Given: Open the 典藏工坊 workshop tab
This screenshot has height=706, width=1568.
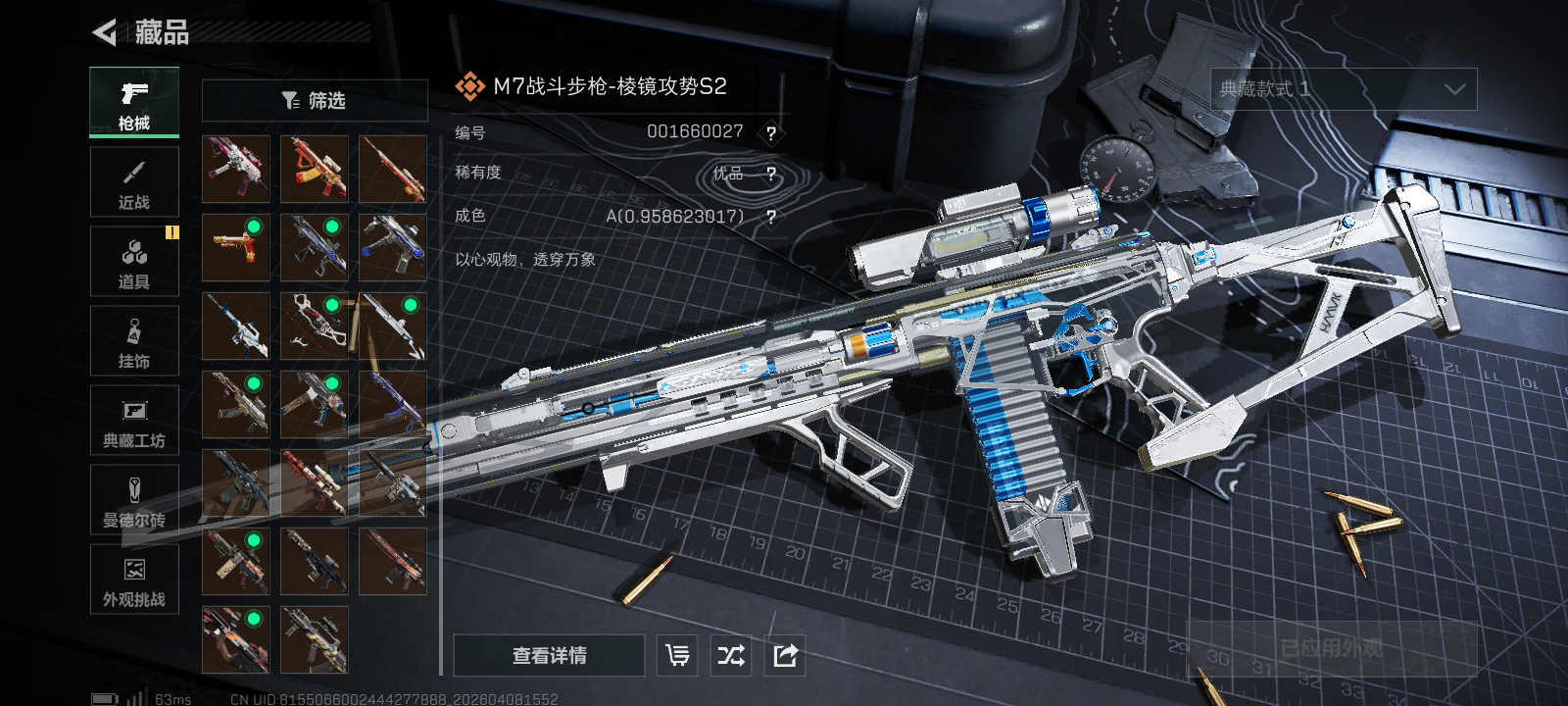Looking at the screenshot, I should pos(134,421).
